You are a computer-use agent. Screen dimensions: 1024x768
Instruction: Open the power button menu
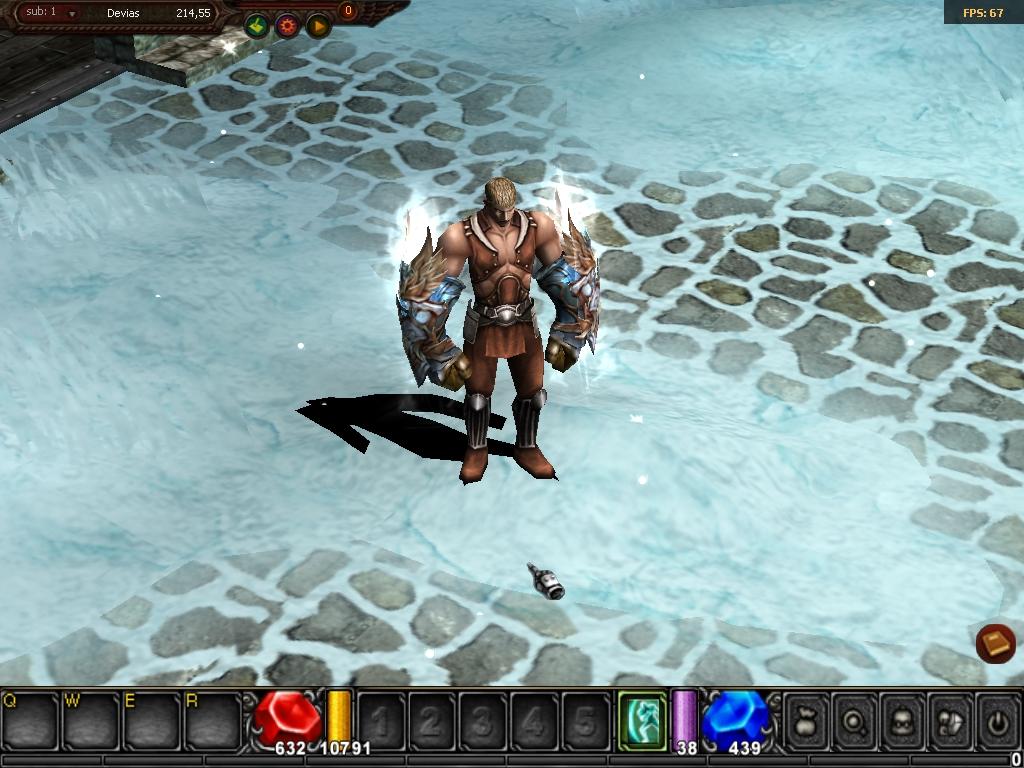[x=997, y=720]
